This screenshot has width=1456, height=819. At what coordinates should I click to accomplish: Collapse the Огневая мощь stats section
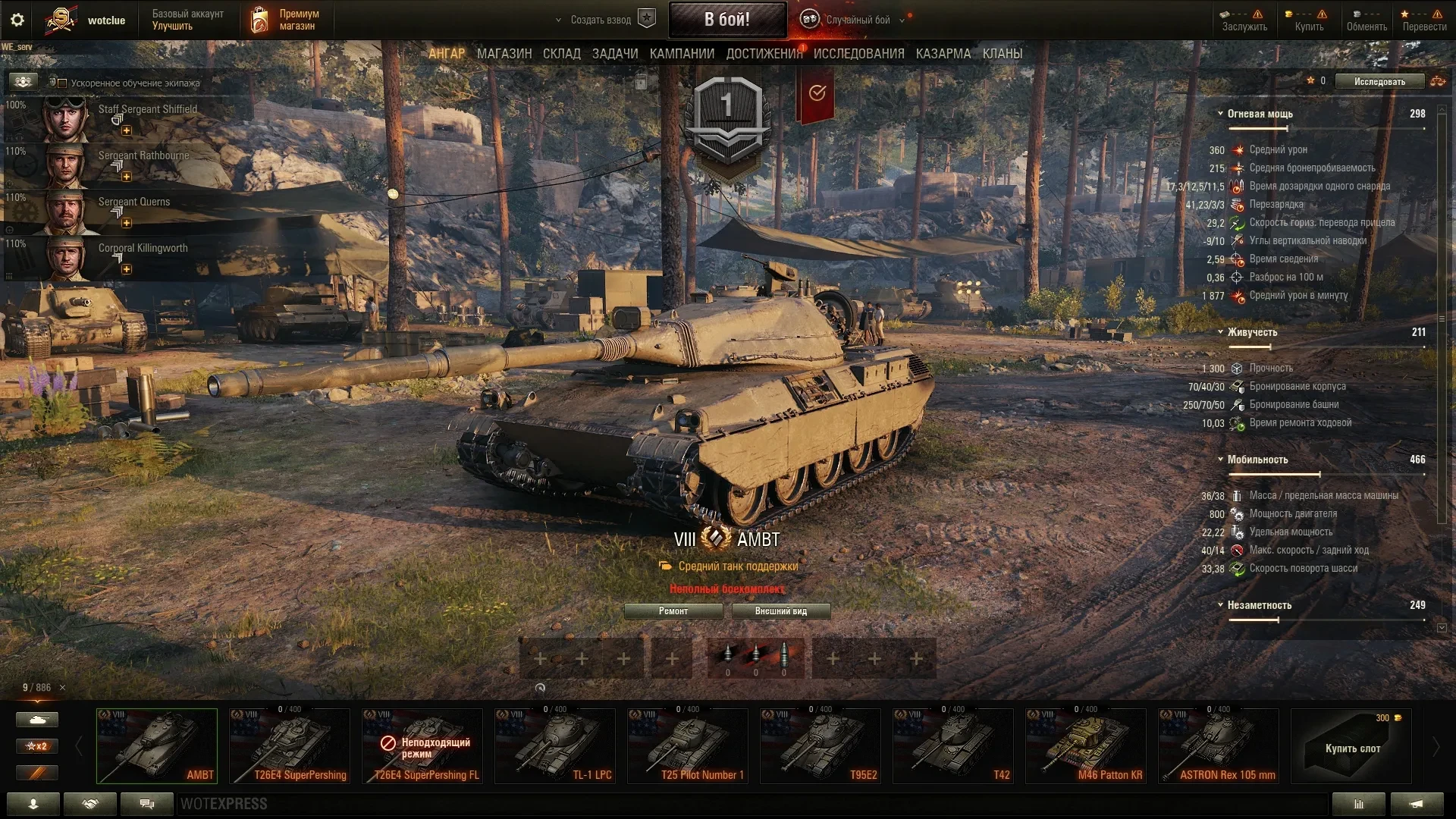(1220, 114)
